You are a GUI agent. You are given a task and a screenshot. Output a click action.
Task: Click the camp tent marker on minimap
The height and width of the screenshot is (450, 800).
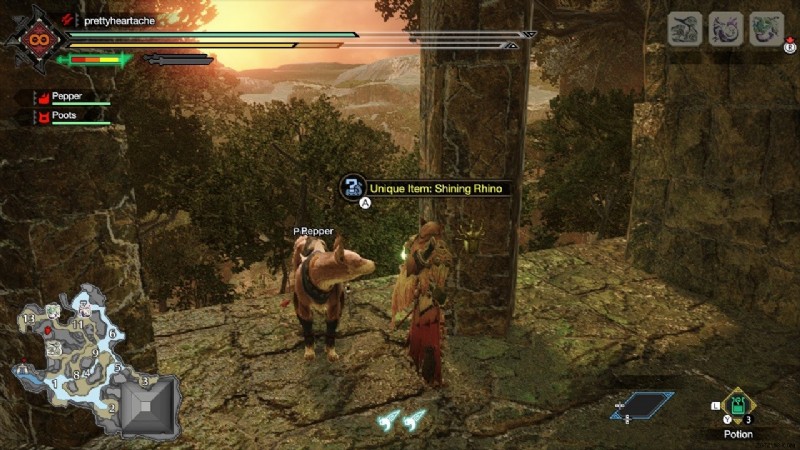click(x=22, y=368)
